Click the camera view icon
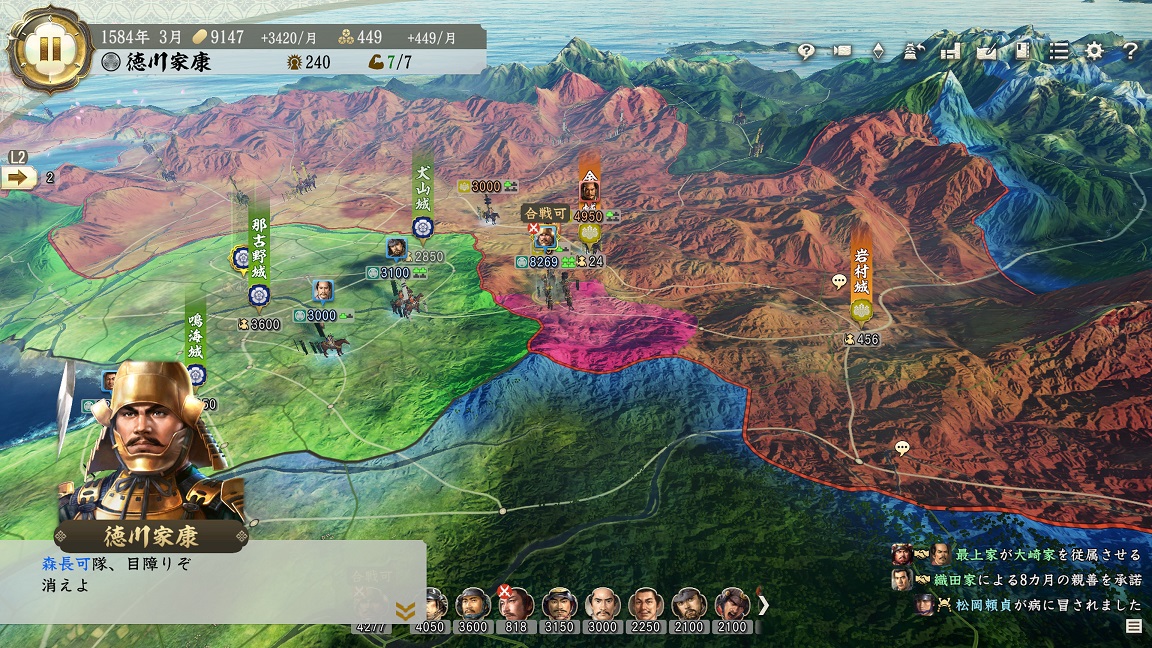This screenshot has height=648, width=1152. pyautogui.click(x=842, y=51)
